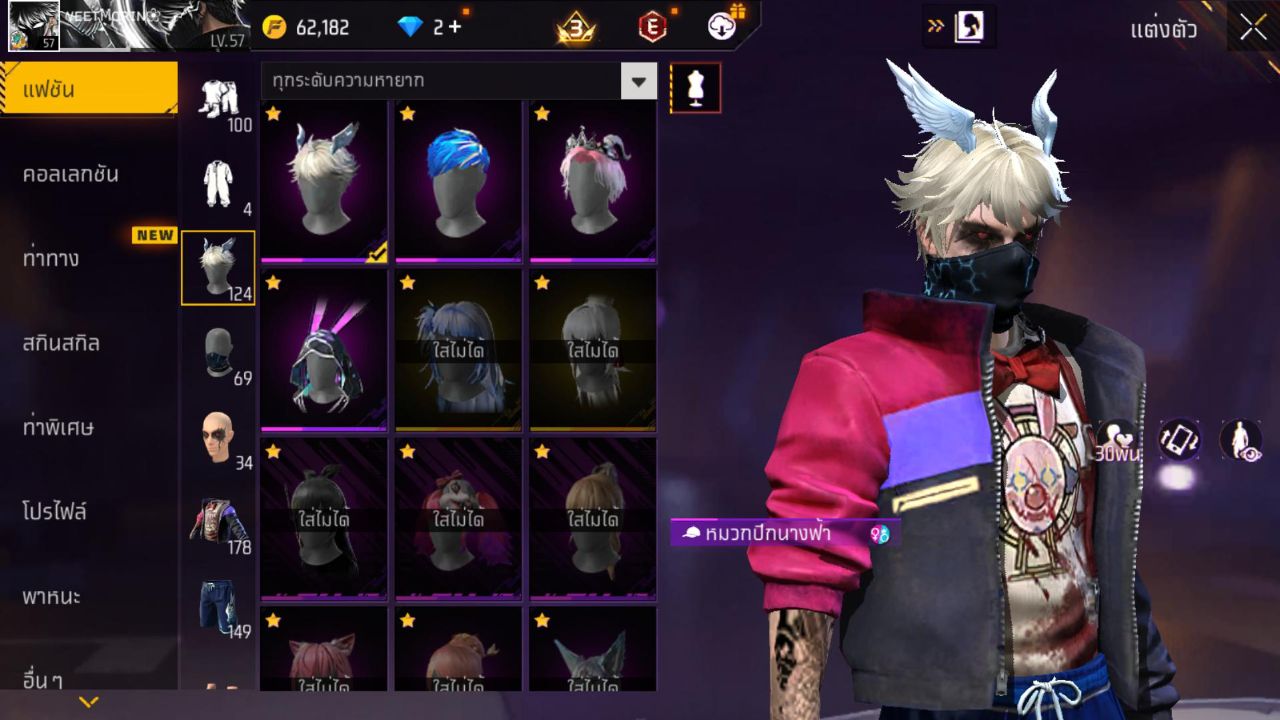Select the equipped white hair thumbnail

pos(322,182)
